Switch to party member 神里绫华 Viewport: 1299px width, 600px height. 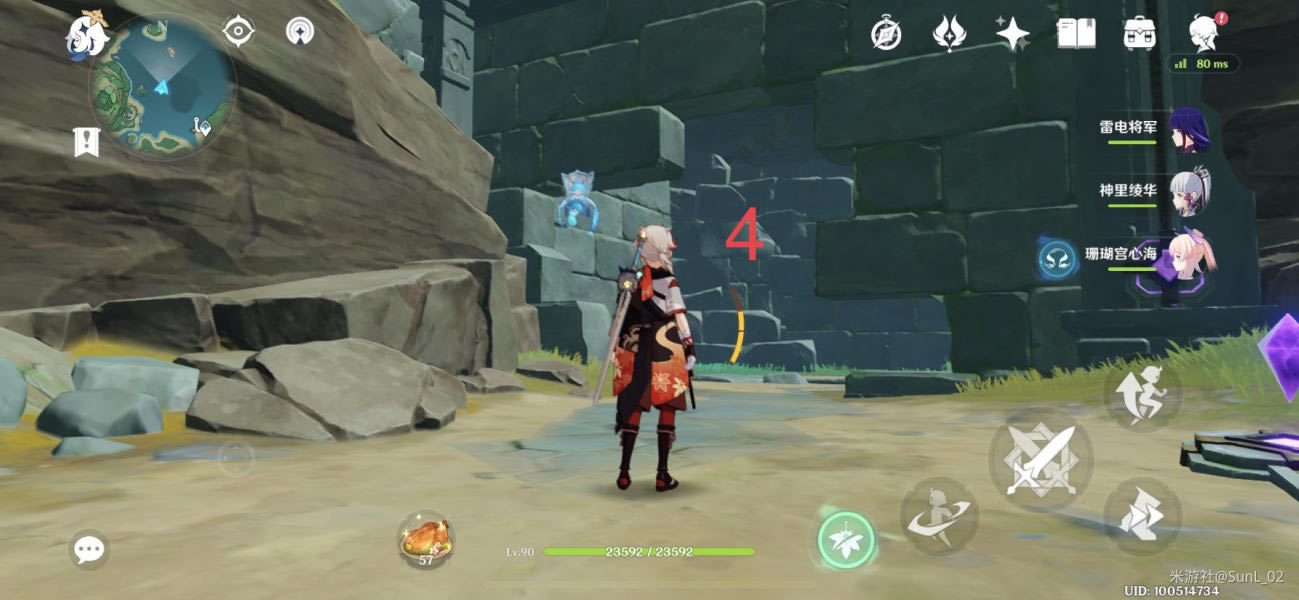point(1190,191)
